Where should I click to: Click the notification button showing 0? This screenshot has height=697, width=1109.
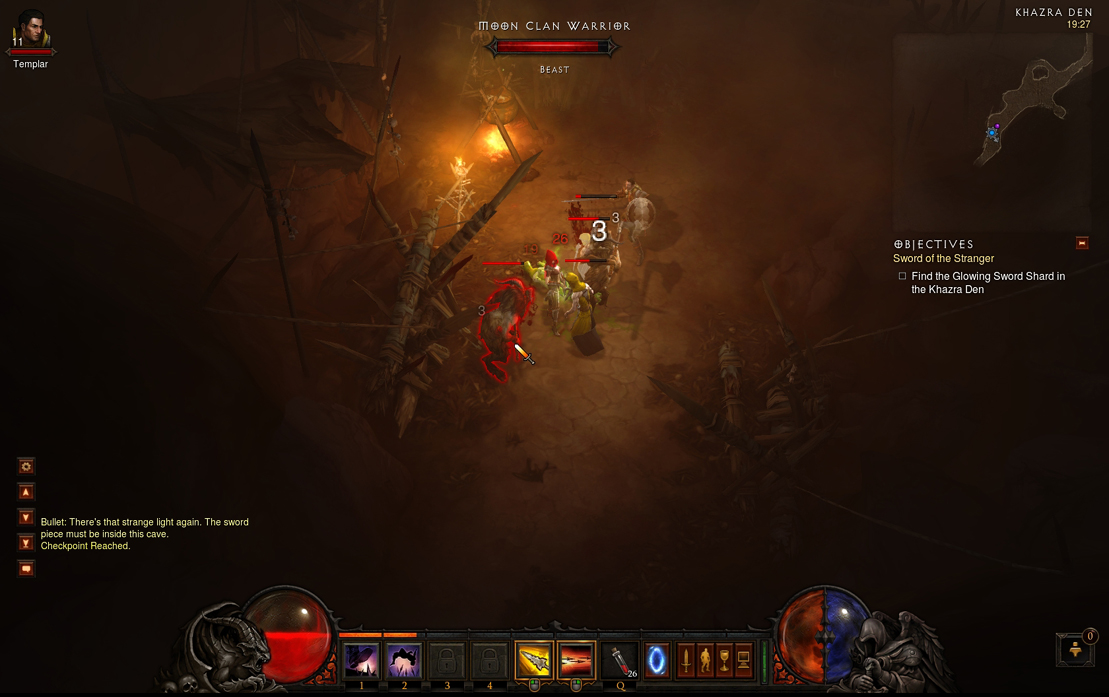[x=1076, y=649]
